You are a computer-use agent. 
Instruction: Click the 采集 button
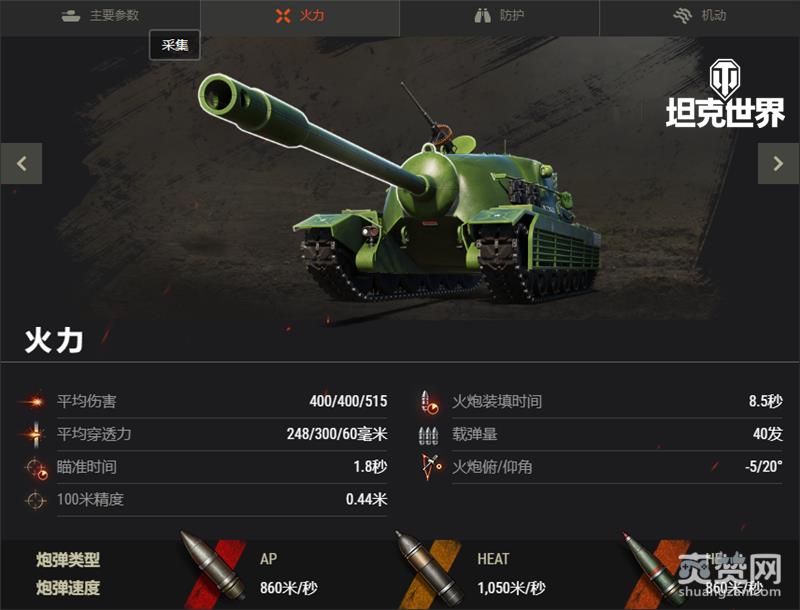point(175,46)
